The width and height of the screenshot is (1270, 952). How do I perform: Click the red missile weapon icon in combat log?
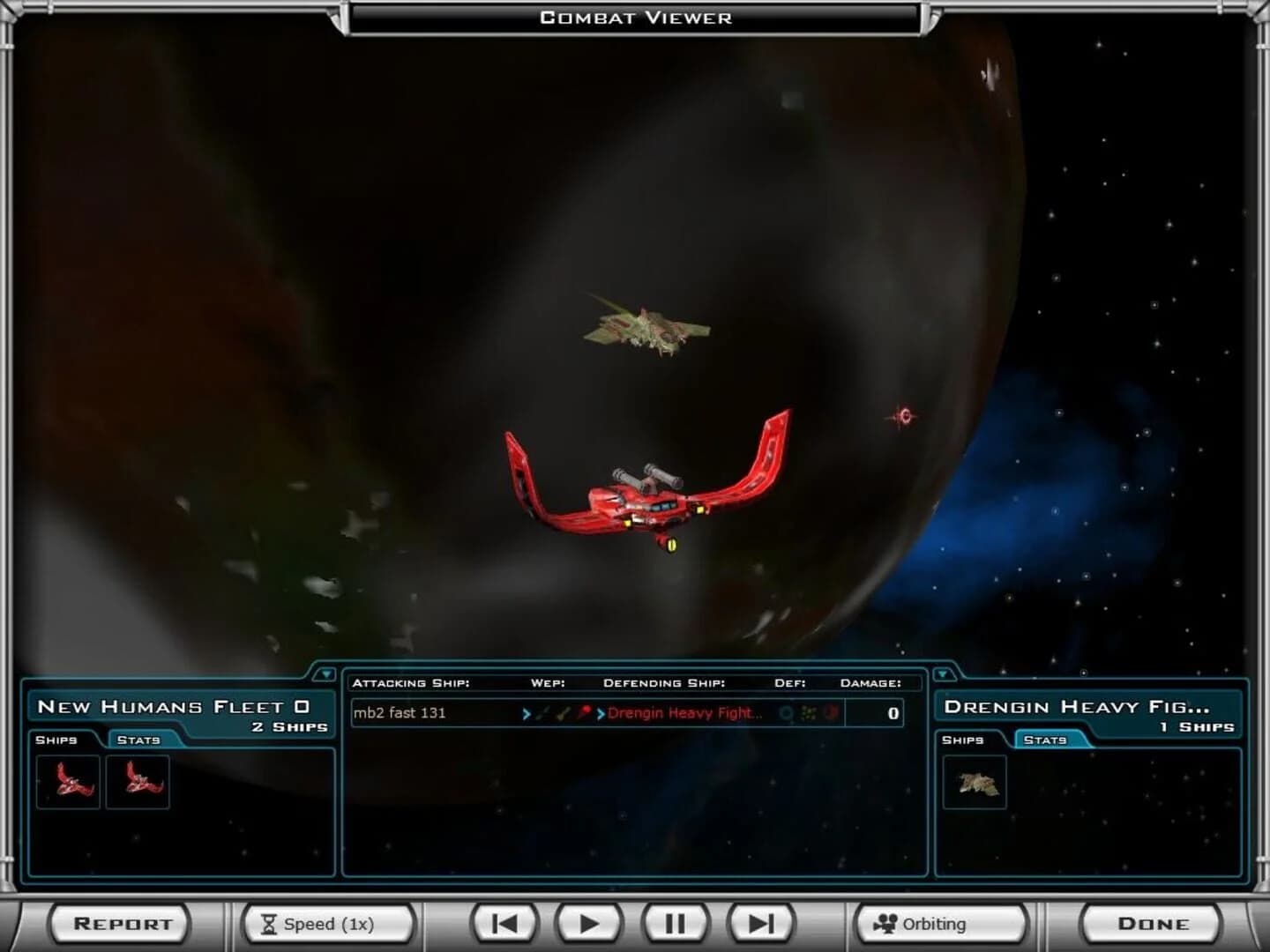[x=585, y=713]
